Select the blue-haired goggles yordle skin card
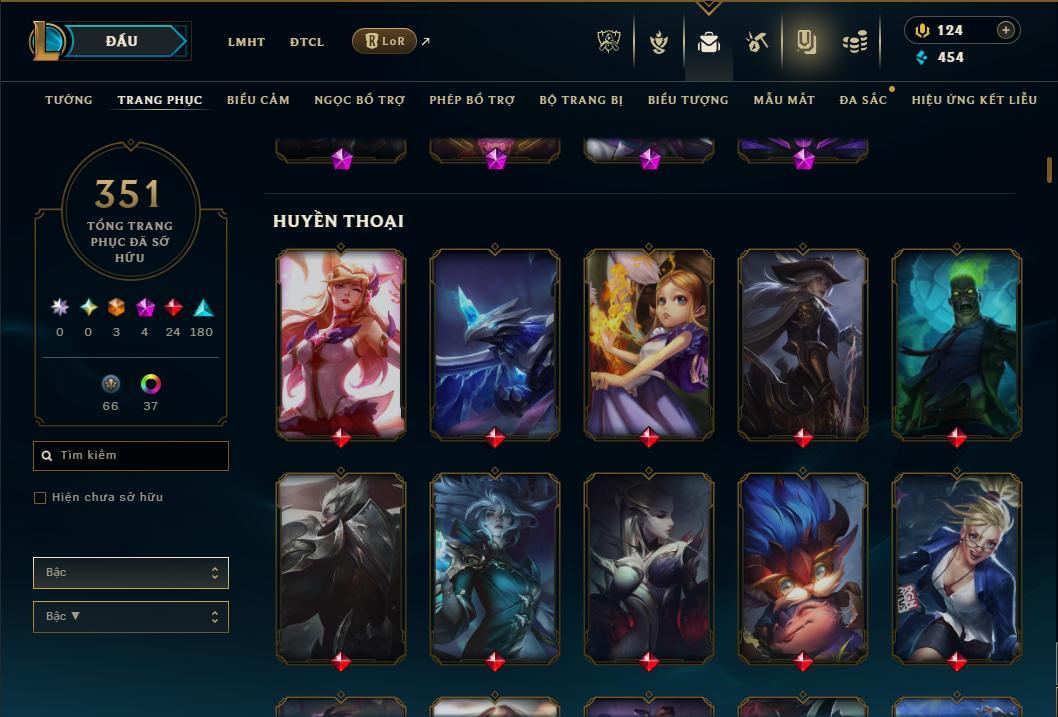 pyautogui.click(x=803, y=566)
